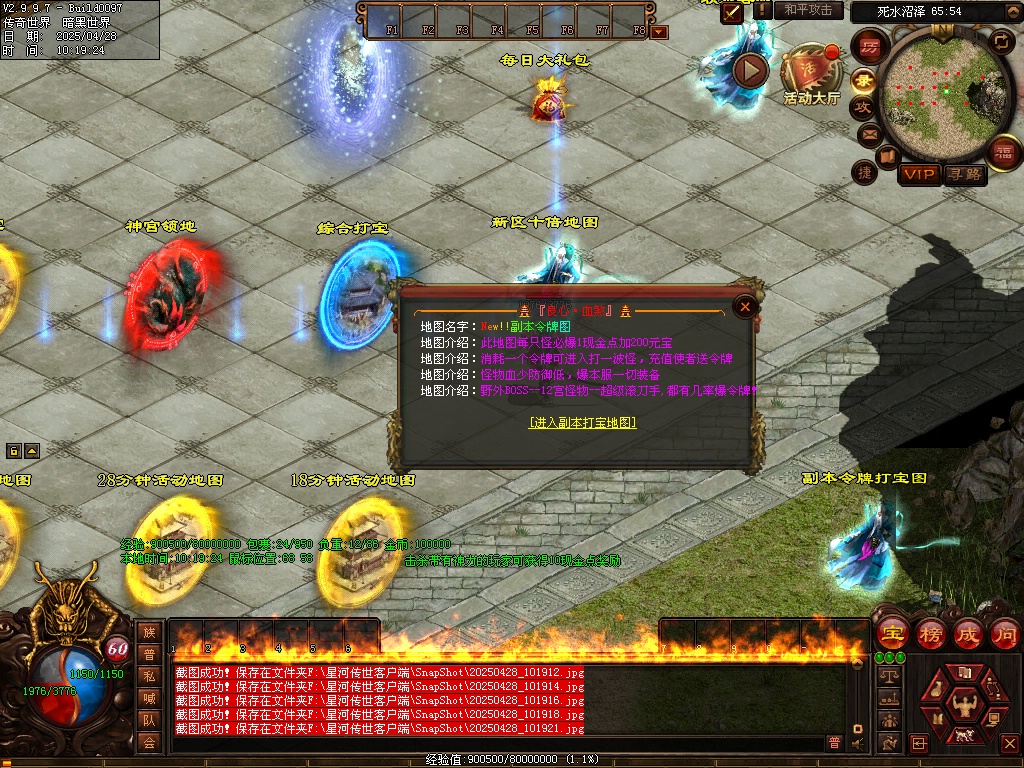Click the 进入副本打宝地图 link
The width and height of the screenshot is (1024, 768).
[582, 423]
